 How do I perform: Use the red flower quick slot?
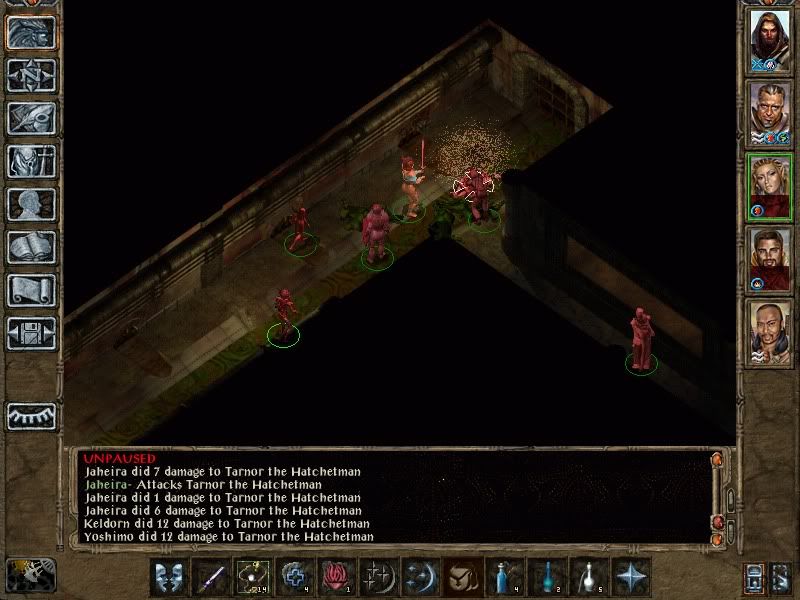[337, 577]
